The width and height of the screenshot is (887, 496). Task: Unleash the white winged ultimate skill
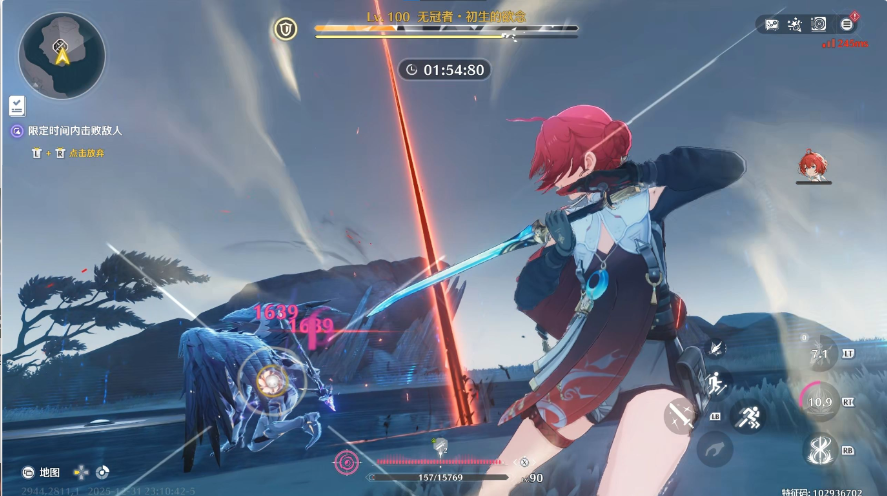(821, 449)
